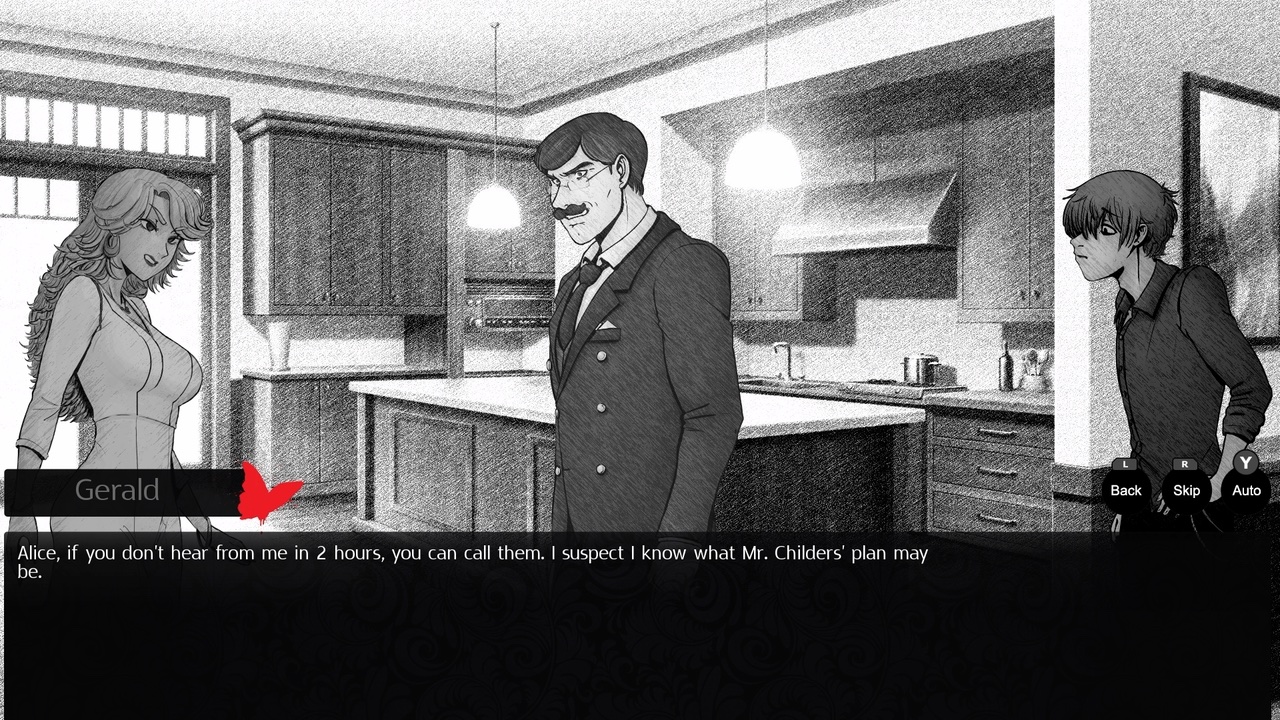Click the R shoulder button badge
The image size is (1280, 720).
pyautogui.click(x=1186, y=463)
